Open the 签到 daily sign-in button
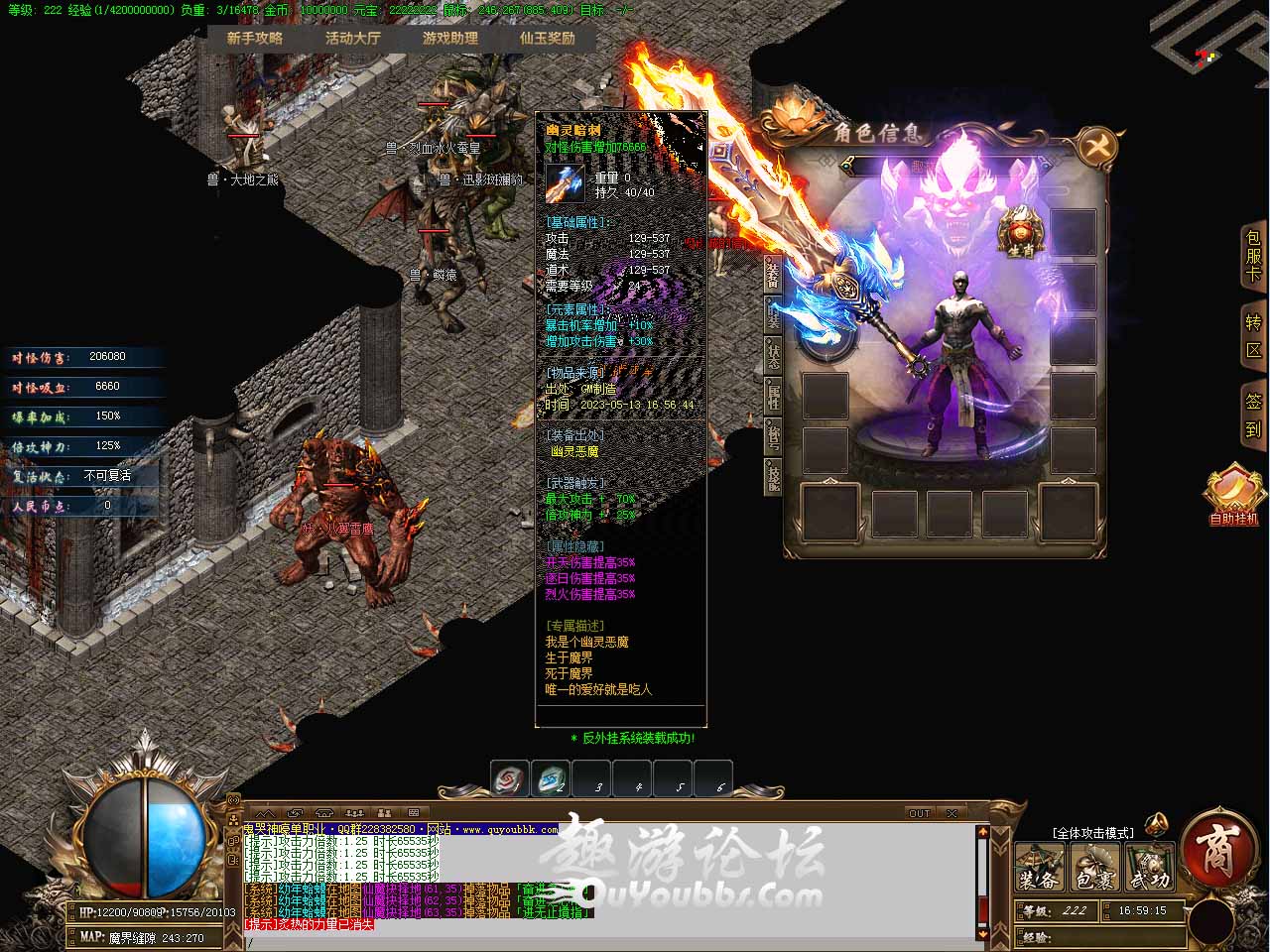1270x952 pixels. (1253, 416)
